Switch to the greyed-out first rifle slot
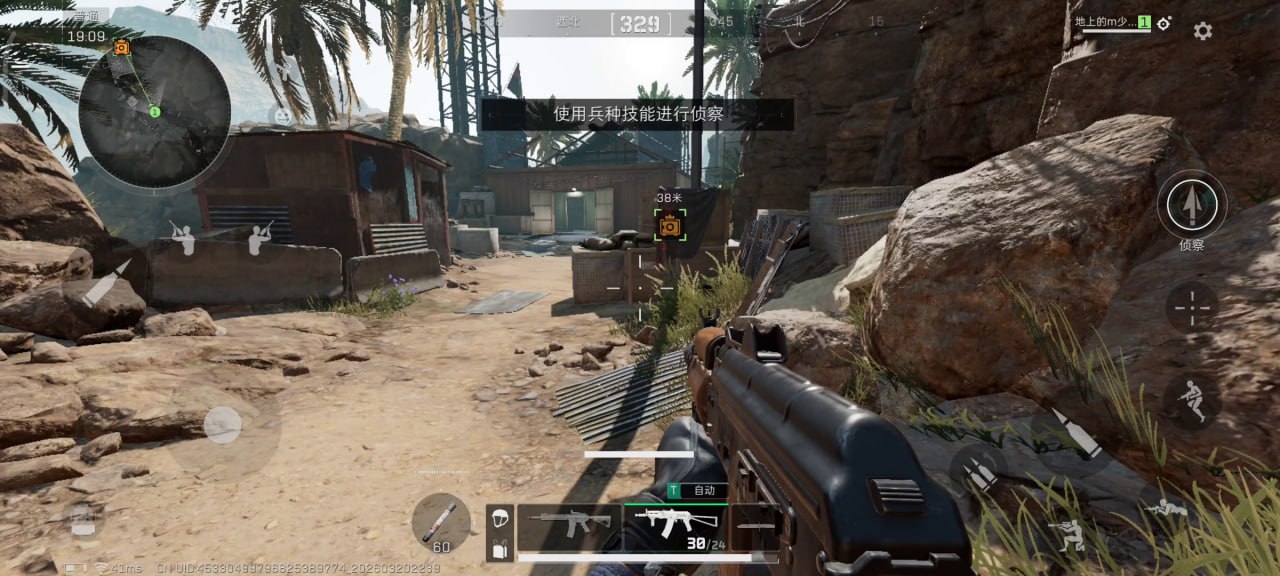The height and width of the screenshot is (576, 1280). [x=569, y=522]
